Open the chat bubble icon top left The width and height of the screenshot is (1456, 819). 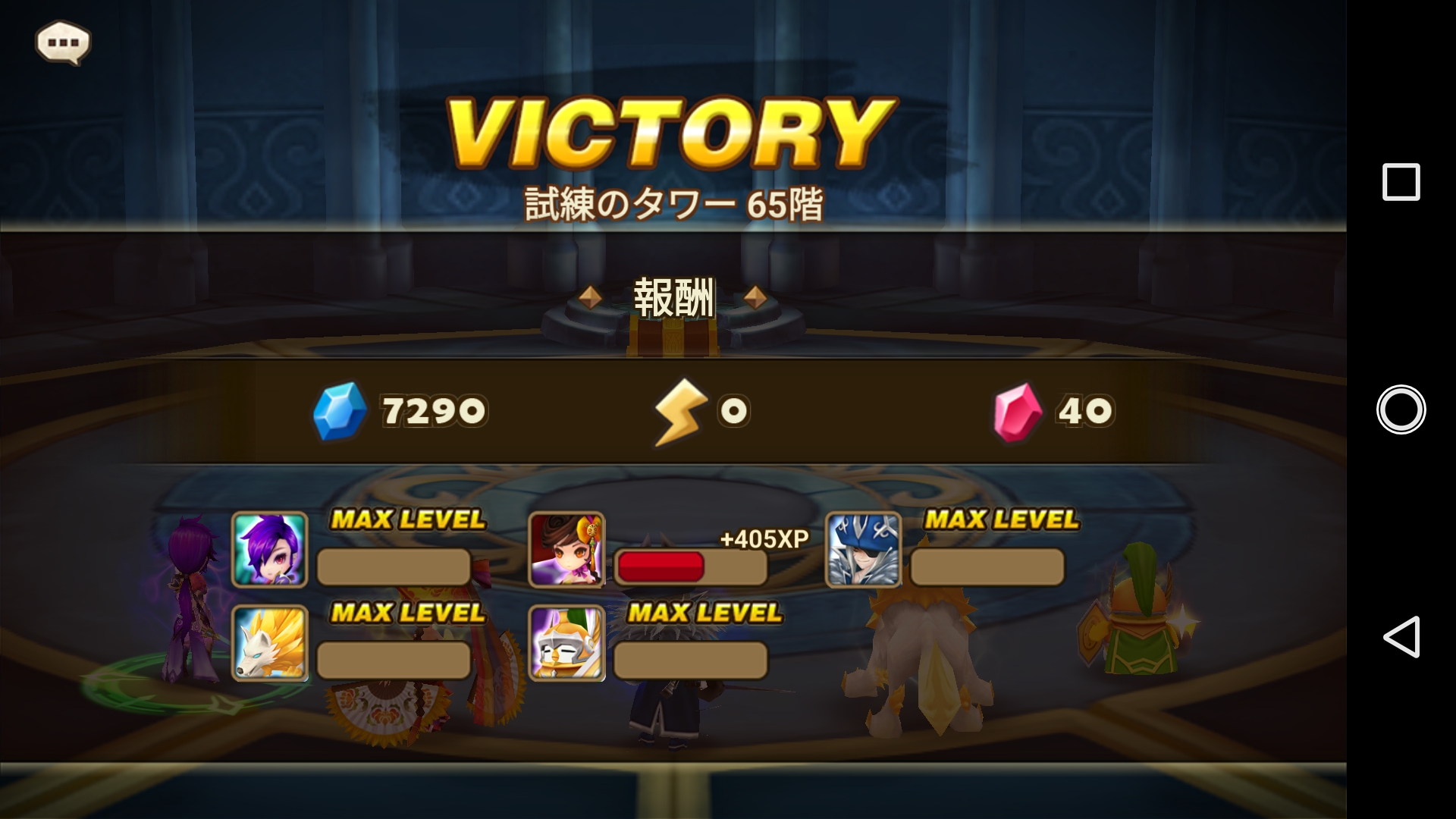click(x=64, y=42)
